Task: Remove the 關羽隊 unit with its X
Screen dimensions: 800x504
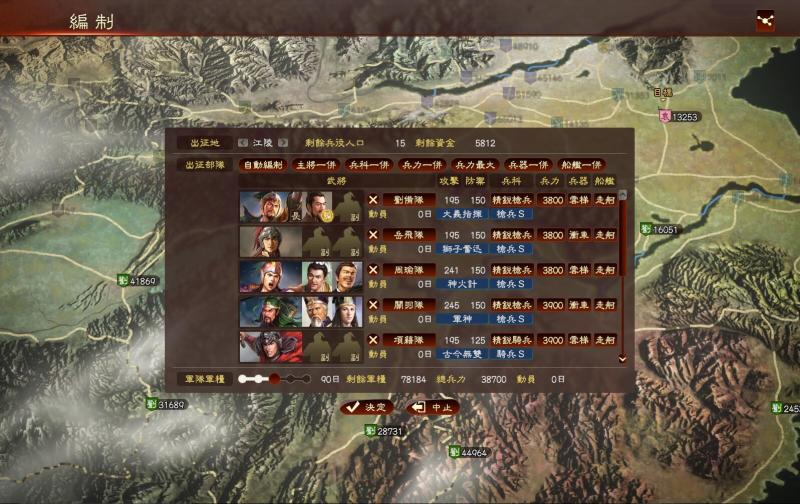Action: [x=373, y=305]
